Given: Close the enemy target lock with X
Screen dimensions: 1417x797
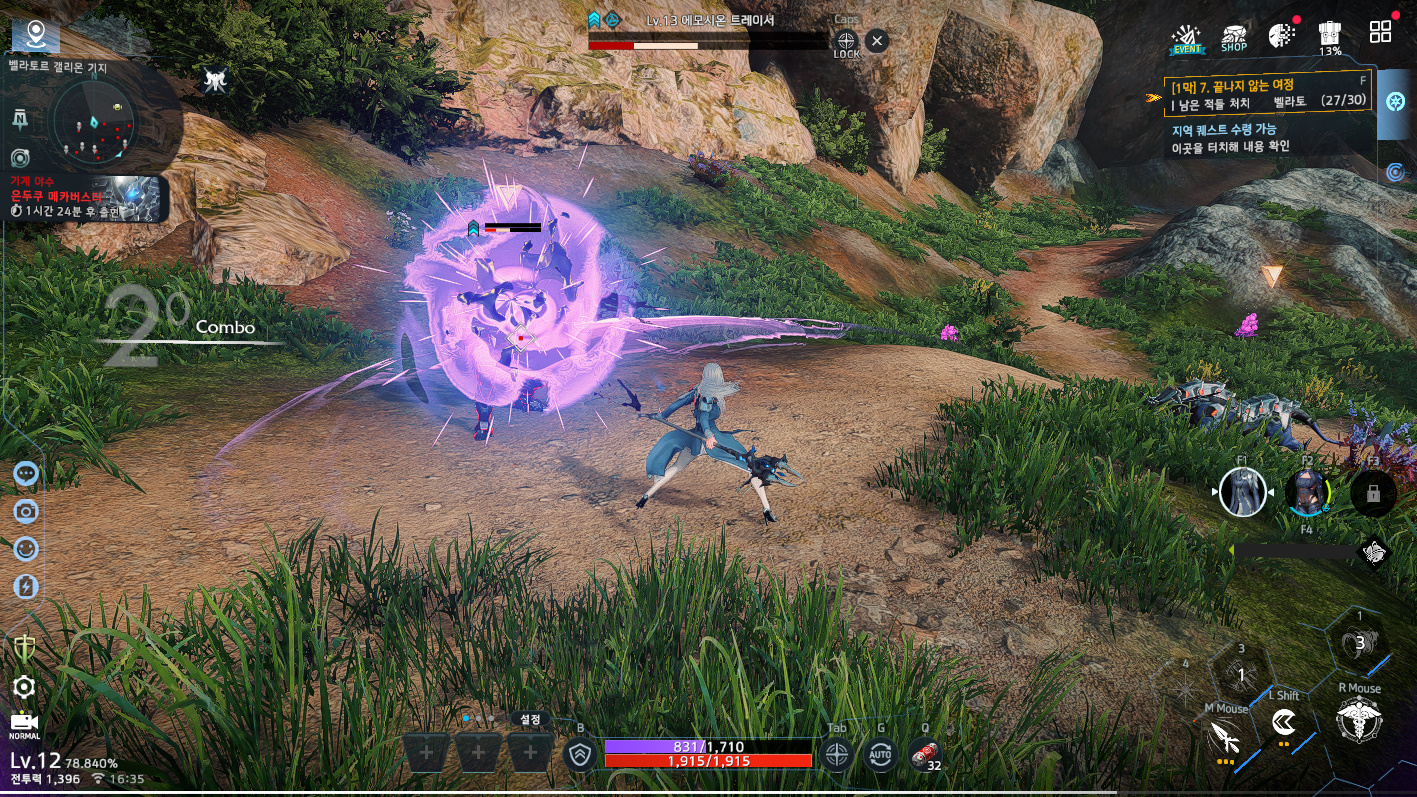Looking at the screenshot, I should tap(876, 41).
